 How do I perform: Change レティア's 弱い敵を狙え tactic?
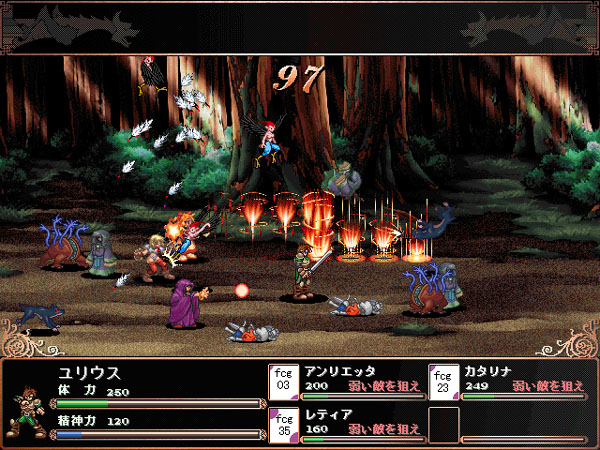click(384, 428)
